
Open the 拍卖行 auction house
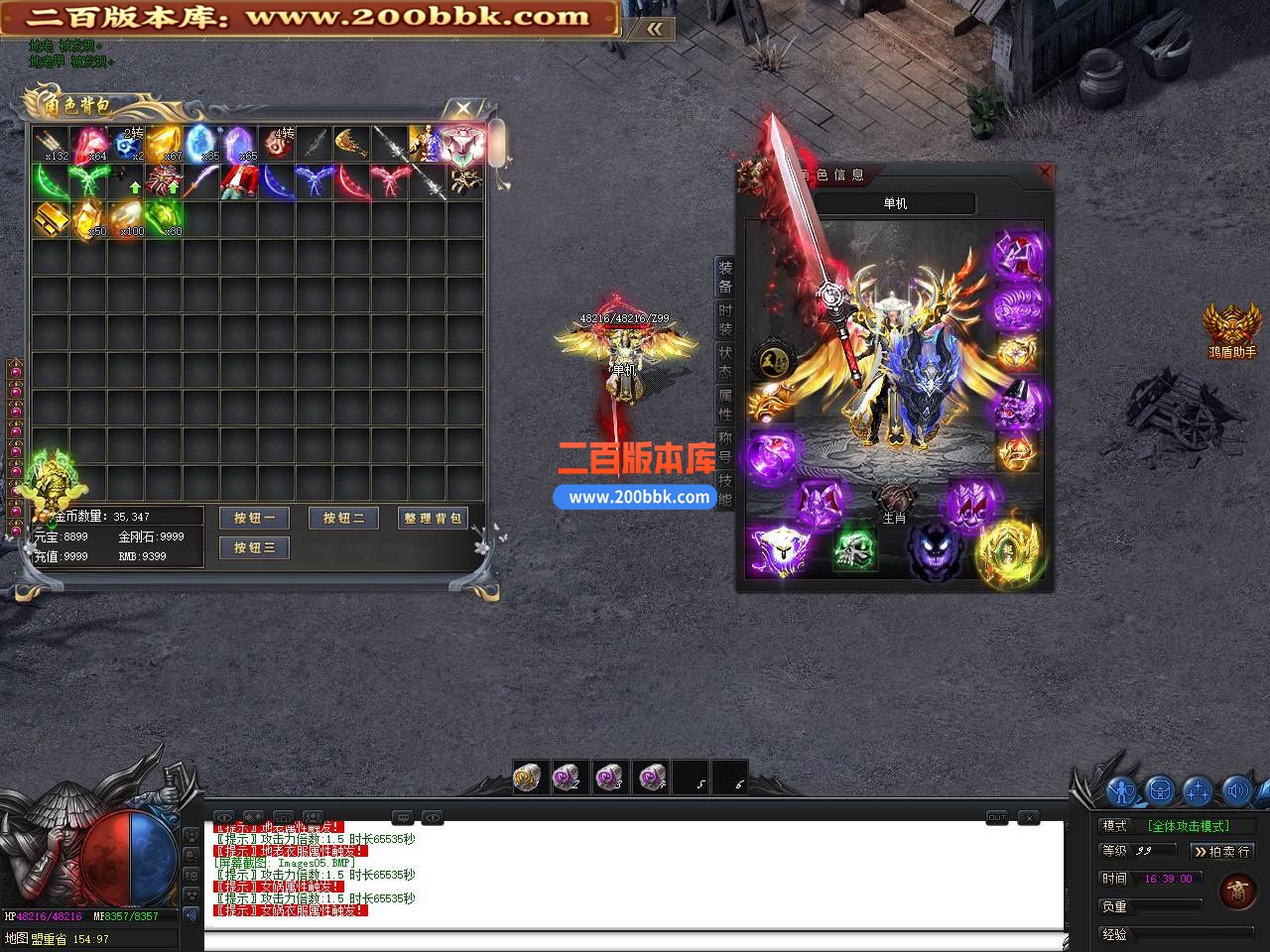coord(1222,851)
